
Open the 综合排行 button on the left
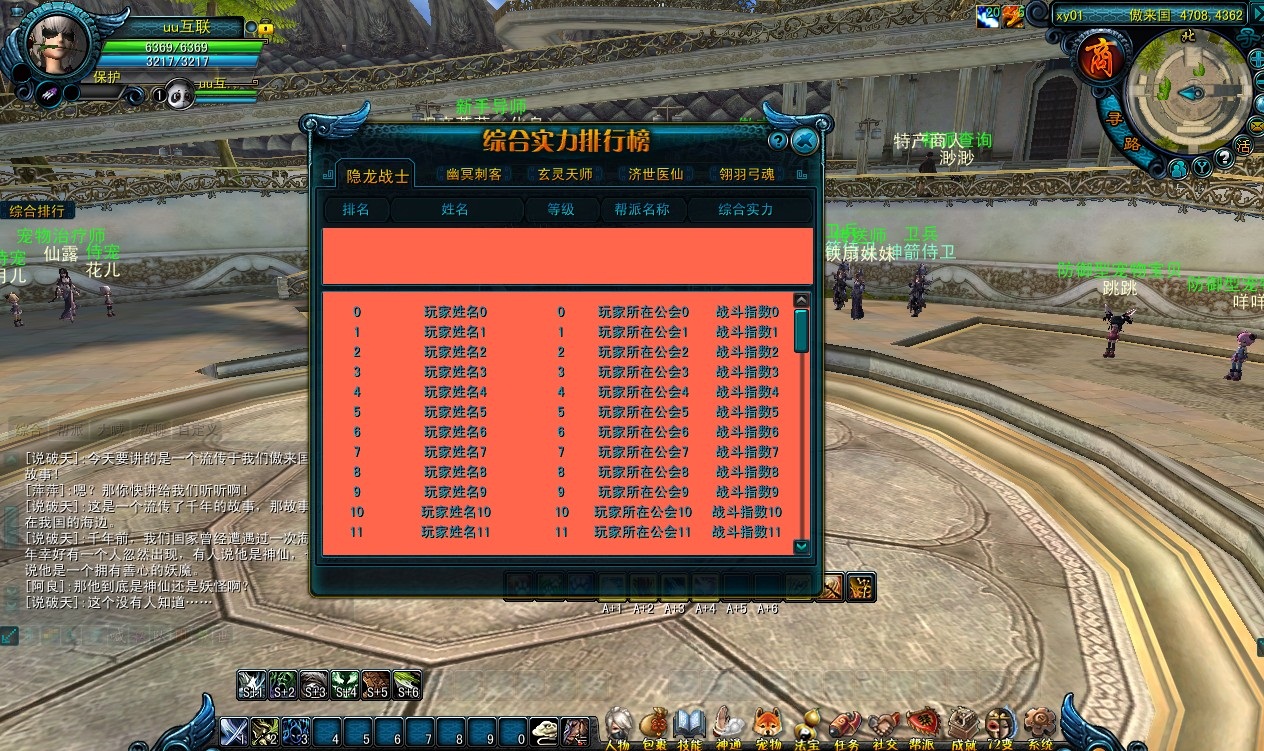coord(37,211)
